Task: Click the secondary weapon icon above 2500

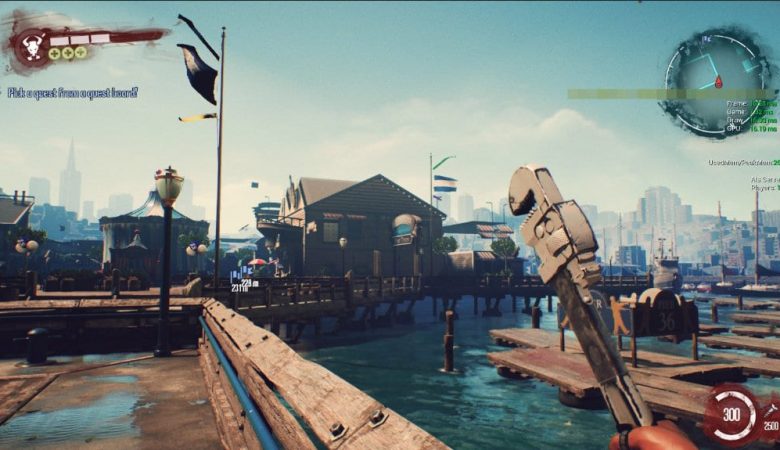Action: pos(771,410)
